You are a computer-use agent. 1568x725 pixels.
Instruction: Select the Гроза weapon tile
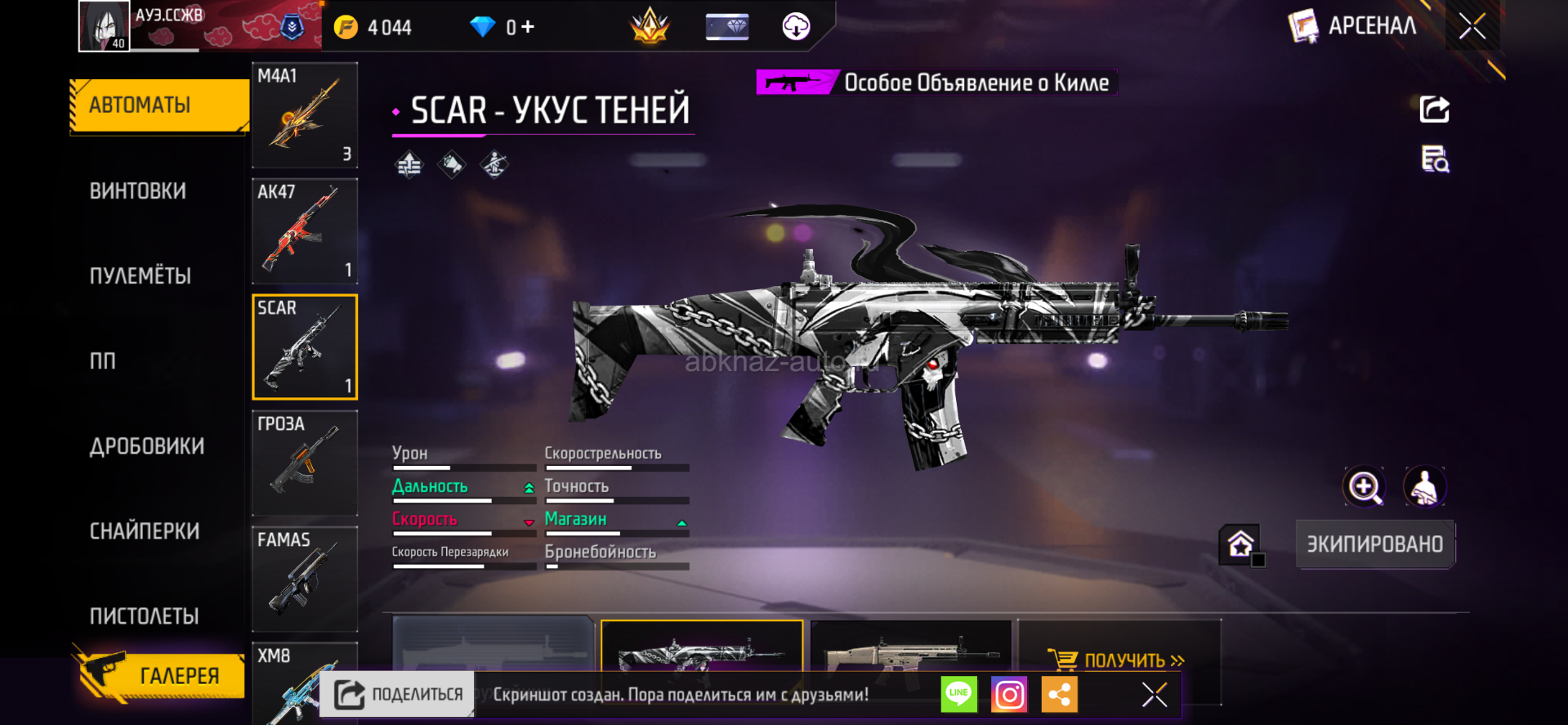coord(305,463)
